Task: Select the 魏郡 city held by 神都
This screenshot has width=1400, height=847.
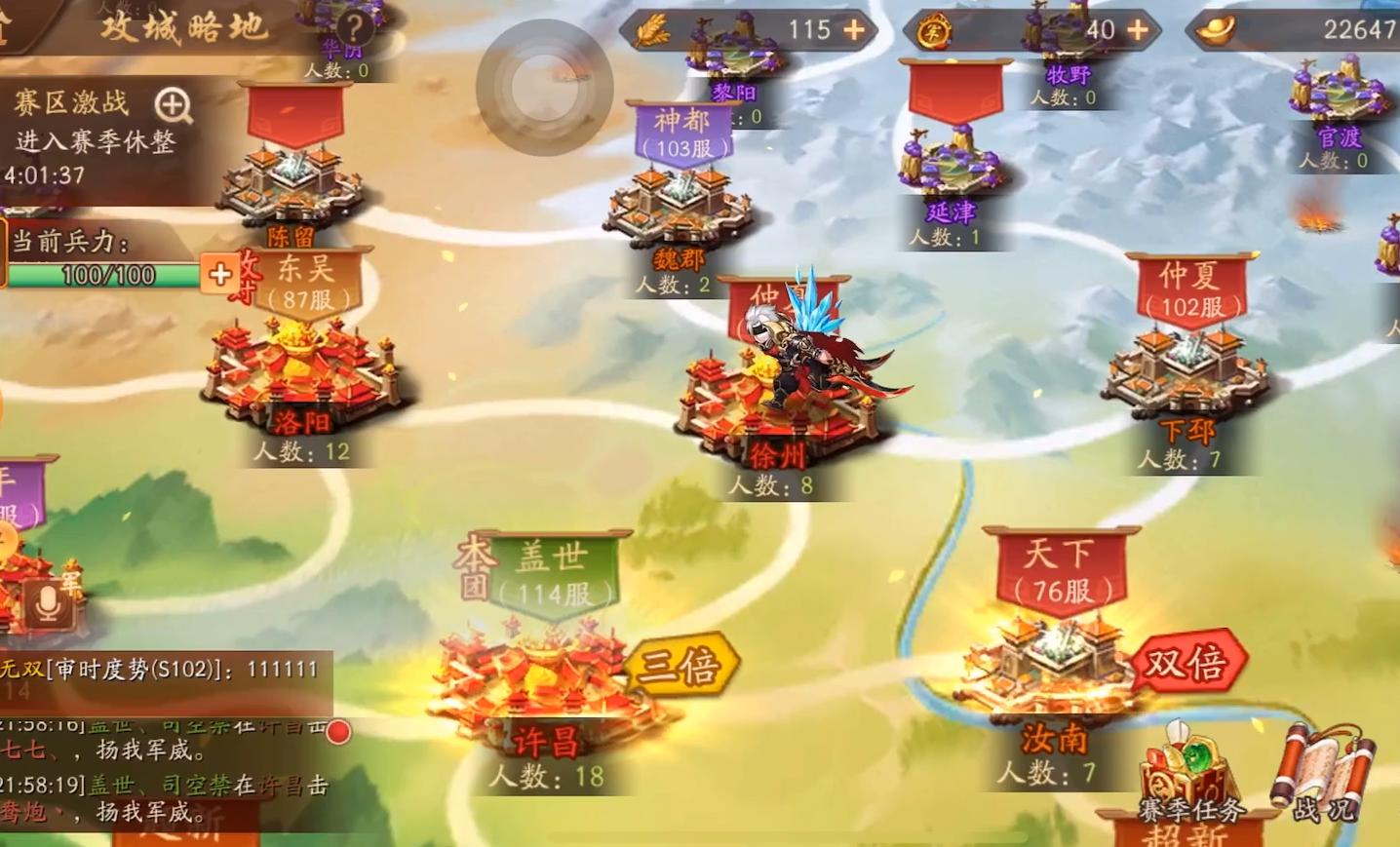Action: 678,210
